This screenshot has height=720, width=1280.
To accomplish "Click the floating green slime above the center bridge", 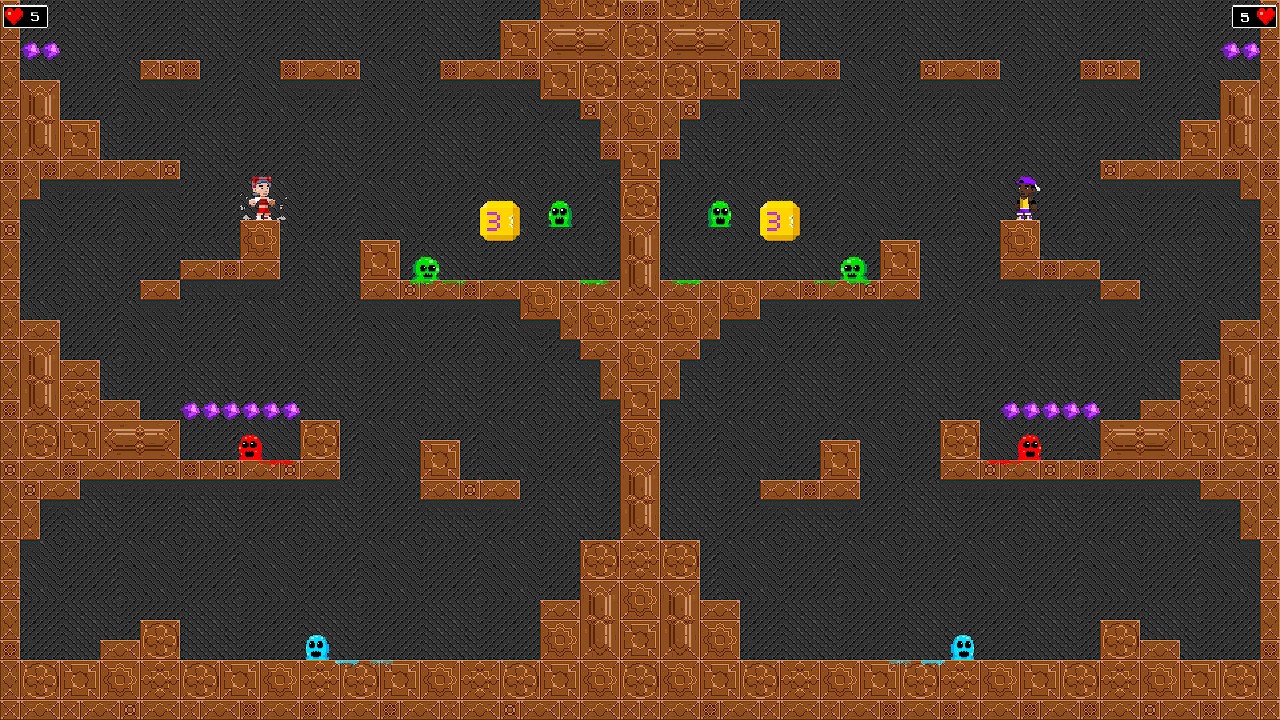I will click(560, 212).
